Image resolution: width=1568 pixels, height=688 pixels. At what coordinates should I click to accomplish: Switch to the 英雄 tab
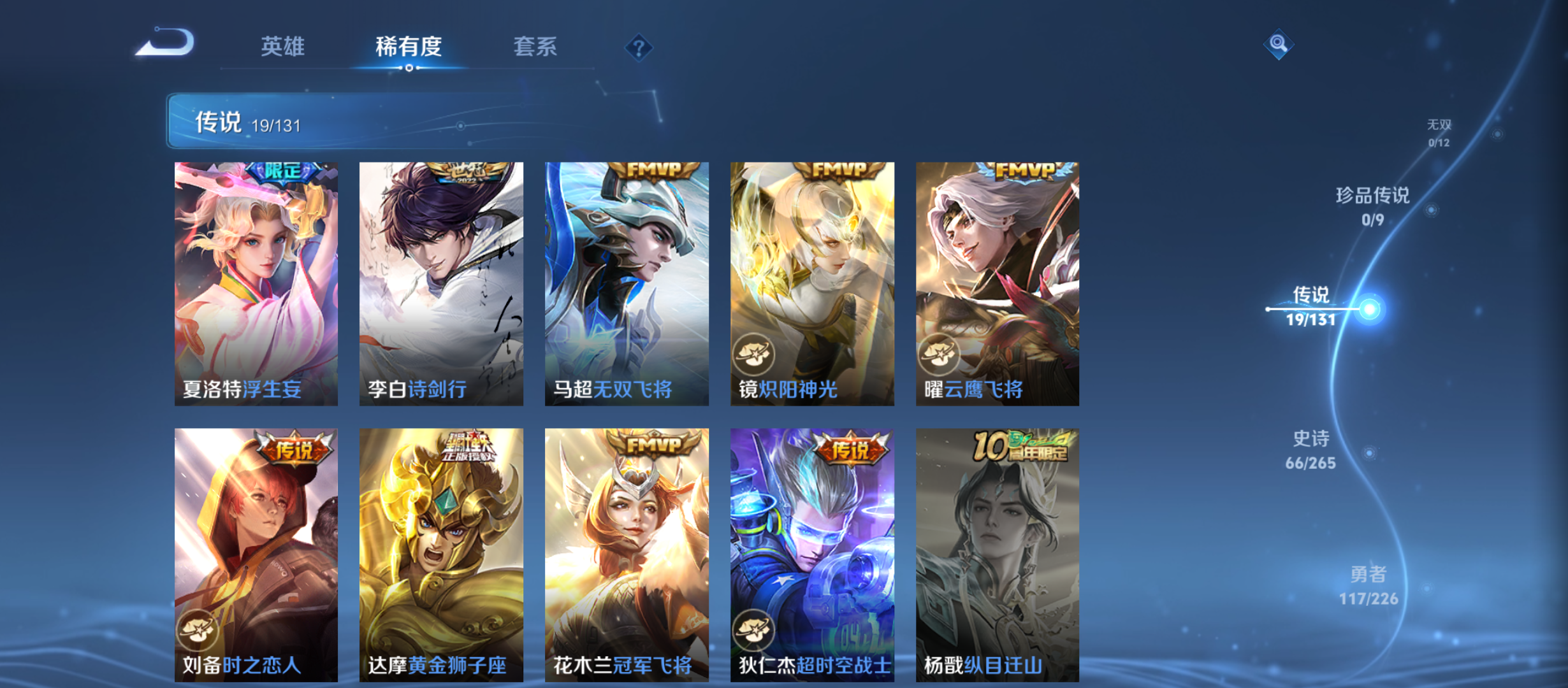coord(282,47)
